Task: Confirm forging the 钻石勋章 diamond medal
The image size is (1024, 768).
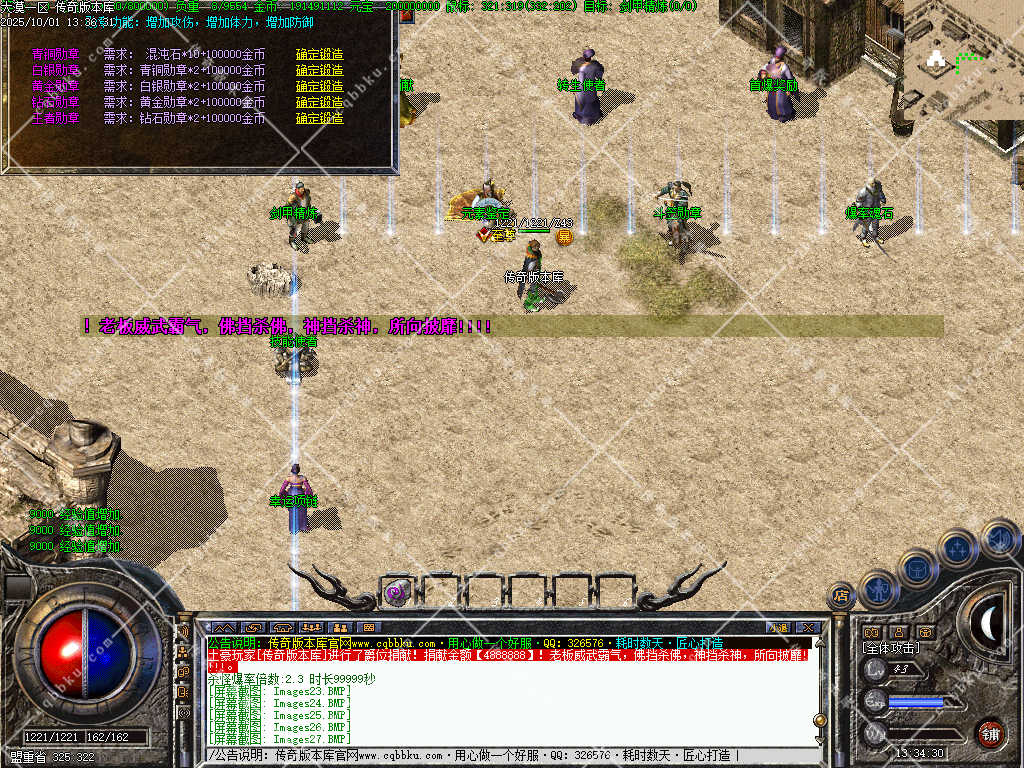Action: click(319, 102)
